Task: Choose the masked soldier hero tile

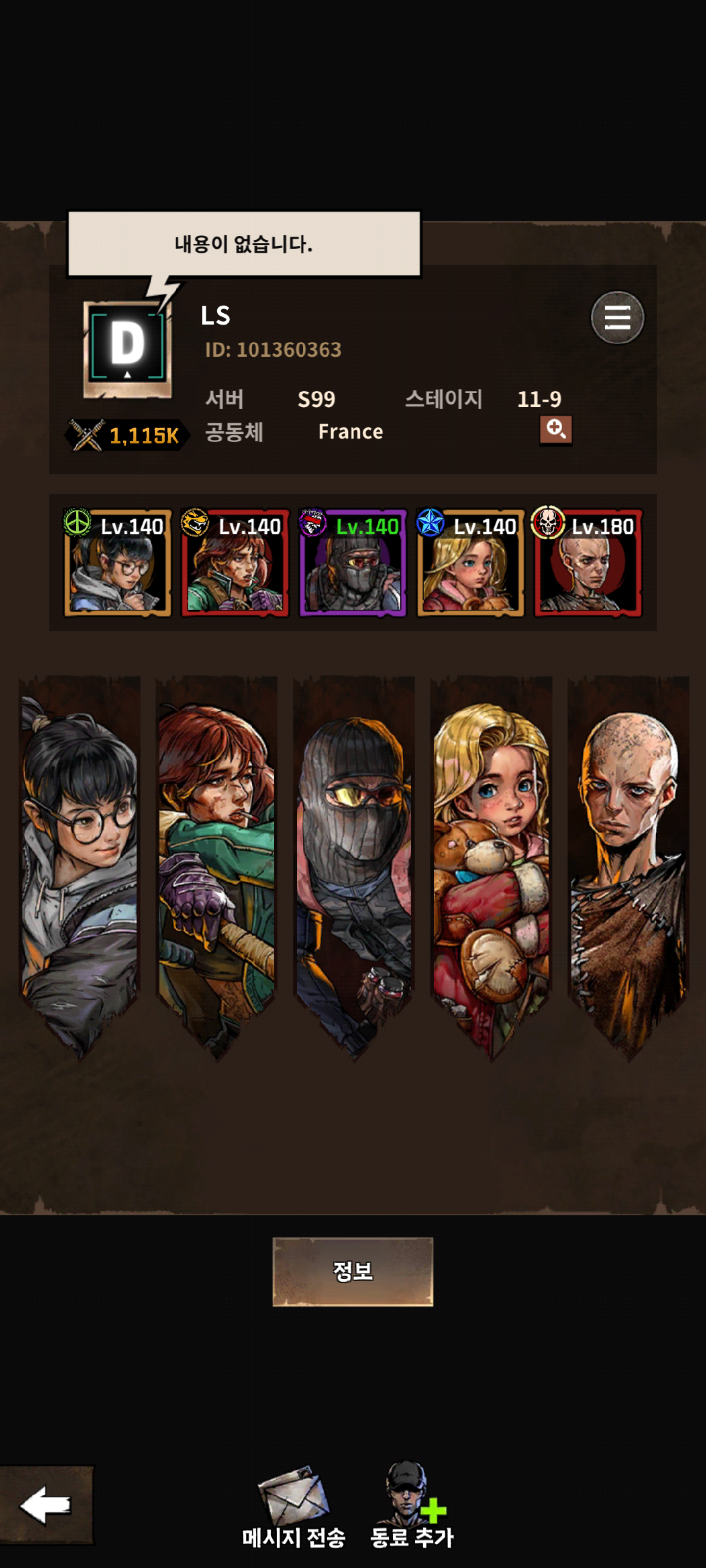Action: click(x=353, y=563)
